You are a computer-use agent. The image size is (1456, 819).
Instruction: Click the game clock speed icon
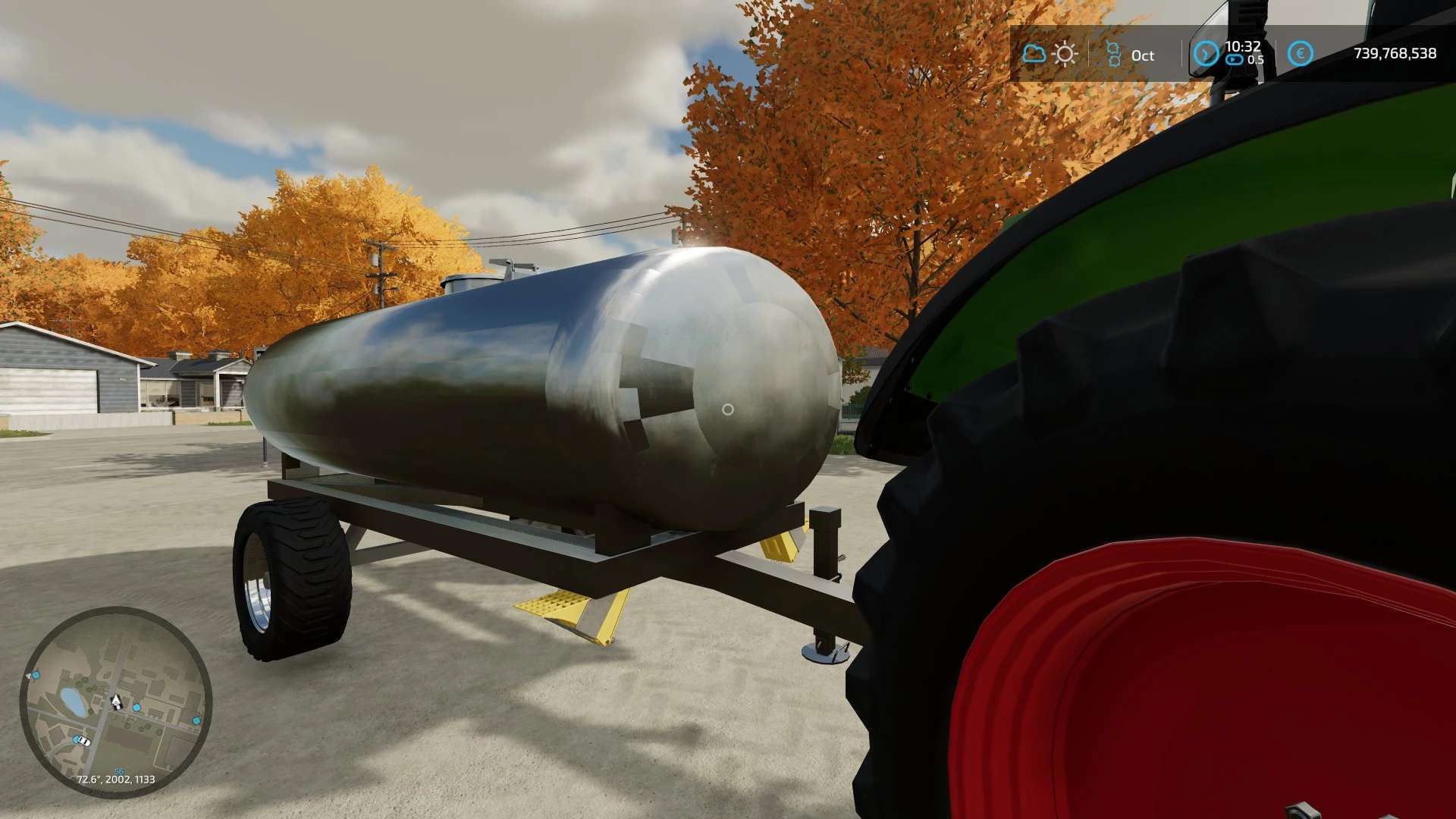tap(1206, 54)
